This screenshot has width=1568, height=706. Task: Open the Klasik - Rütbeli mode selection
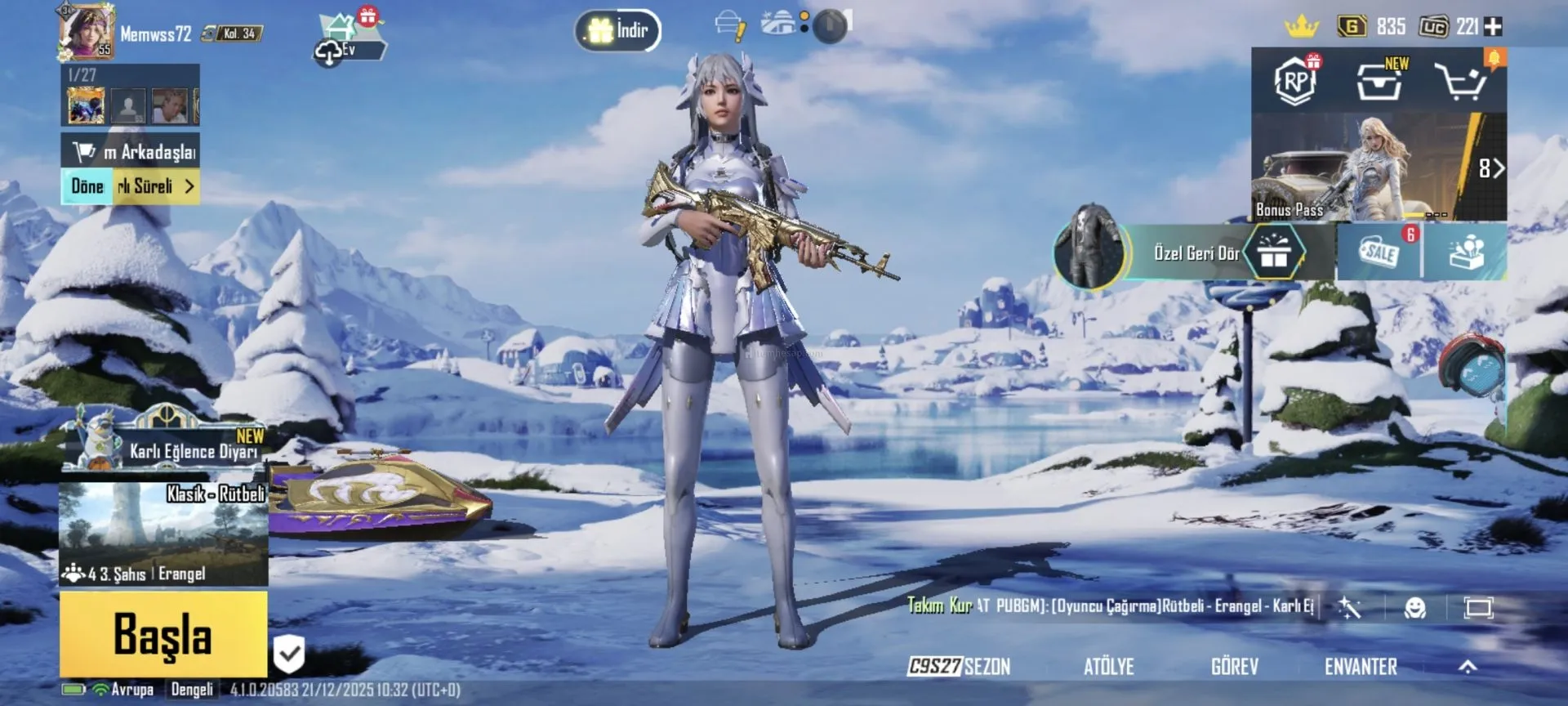(x=163, y=534)
